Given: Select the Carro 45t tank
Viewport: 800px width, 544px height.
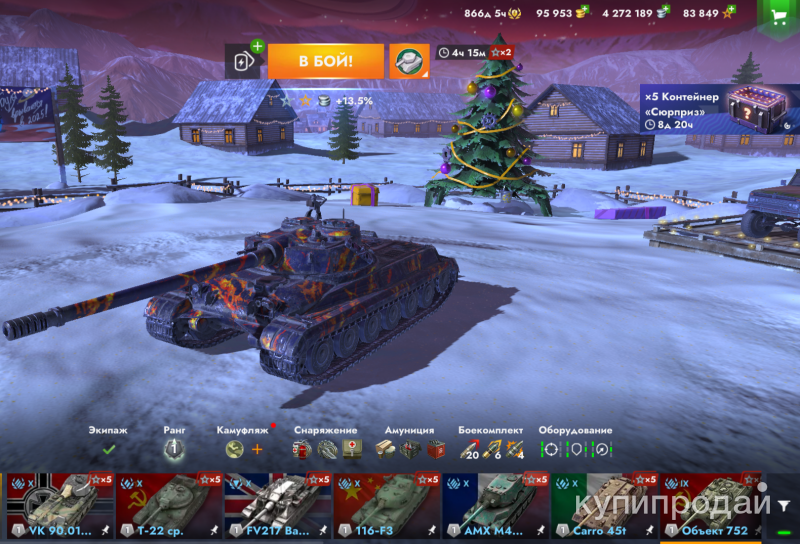Looking at the screenshot, I should (x=604, y=505).
